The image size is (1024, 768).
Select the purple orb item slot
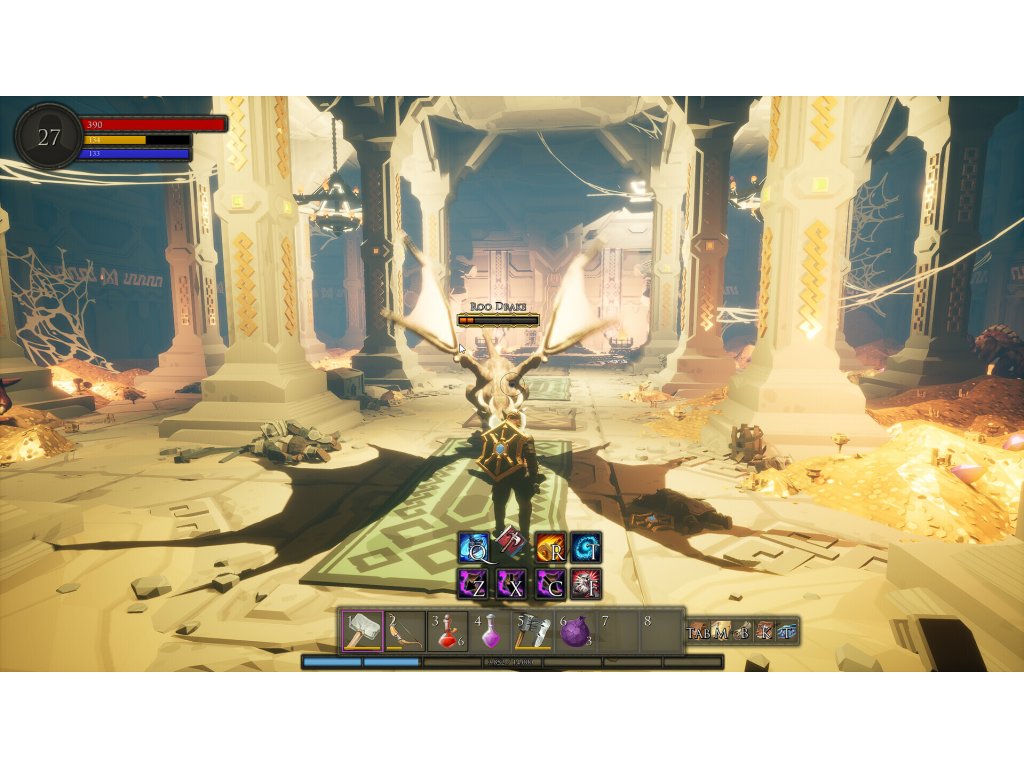point(576,631)
